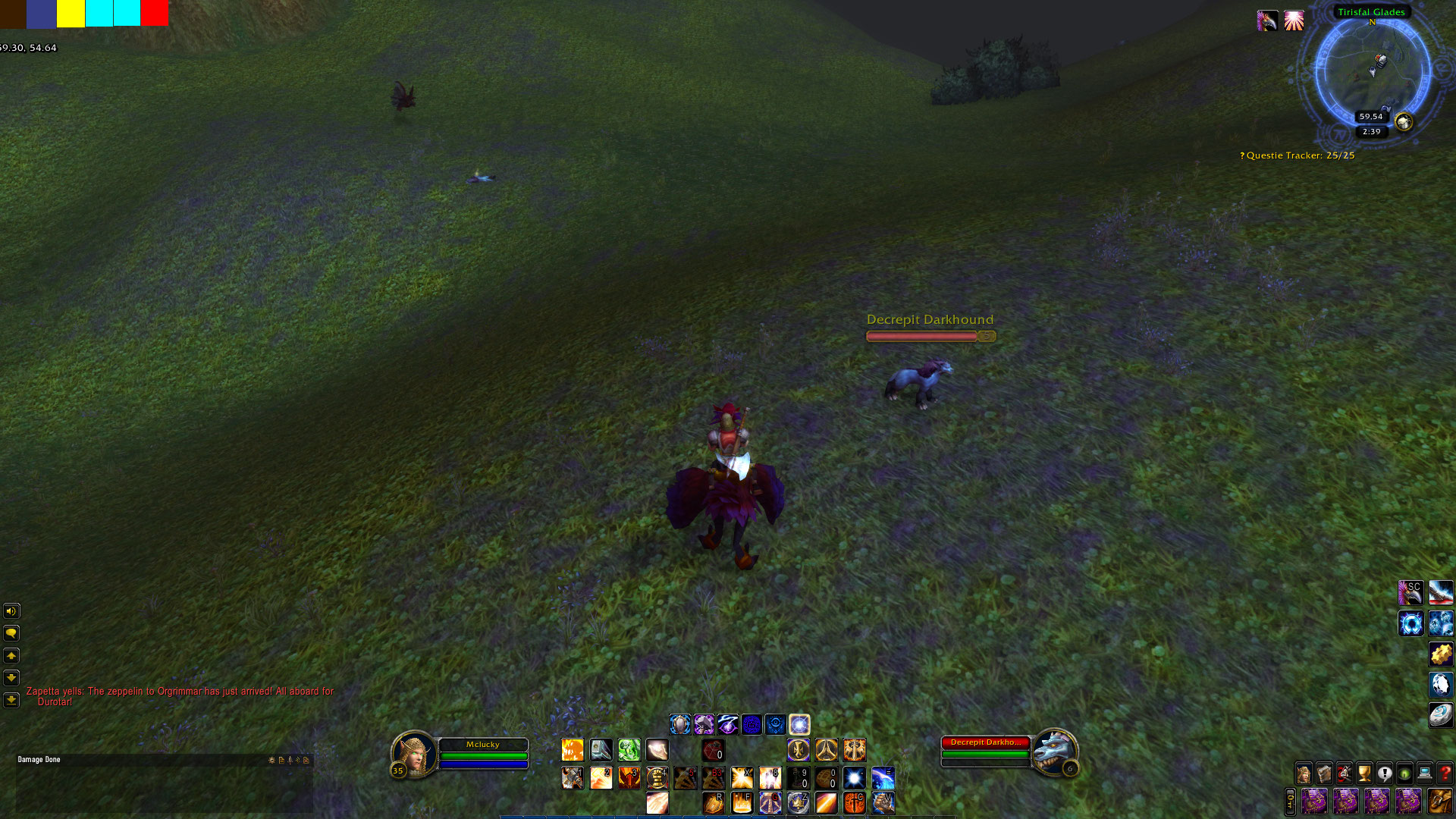Viewport: 1456px width, 819px height.
Task: Open the chat speech bubble button
Action: (11, 633)
